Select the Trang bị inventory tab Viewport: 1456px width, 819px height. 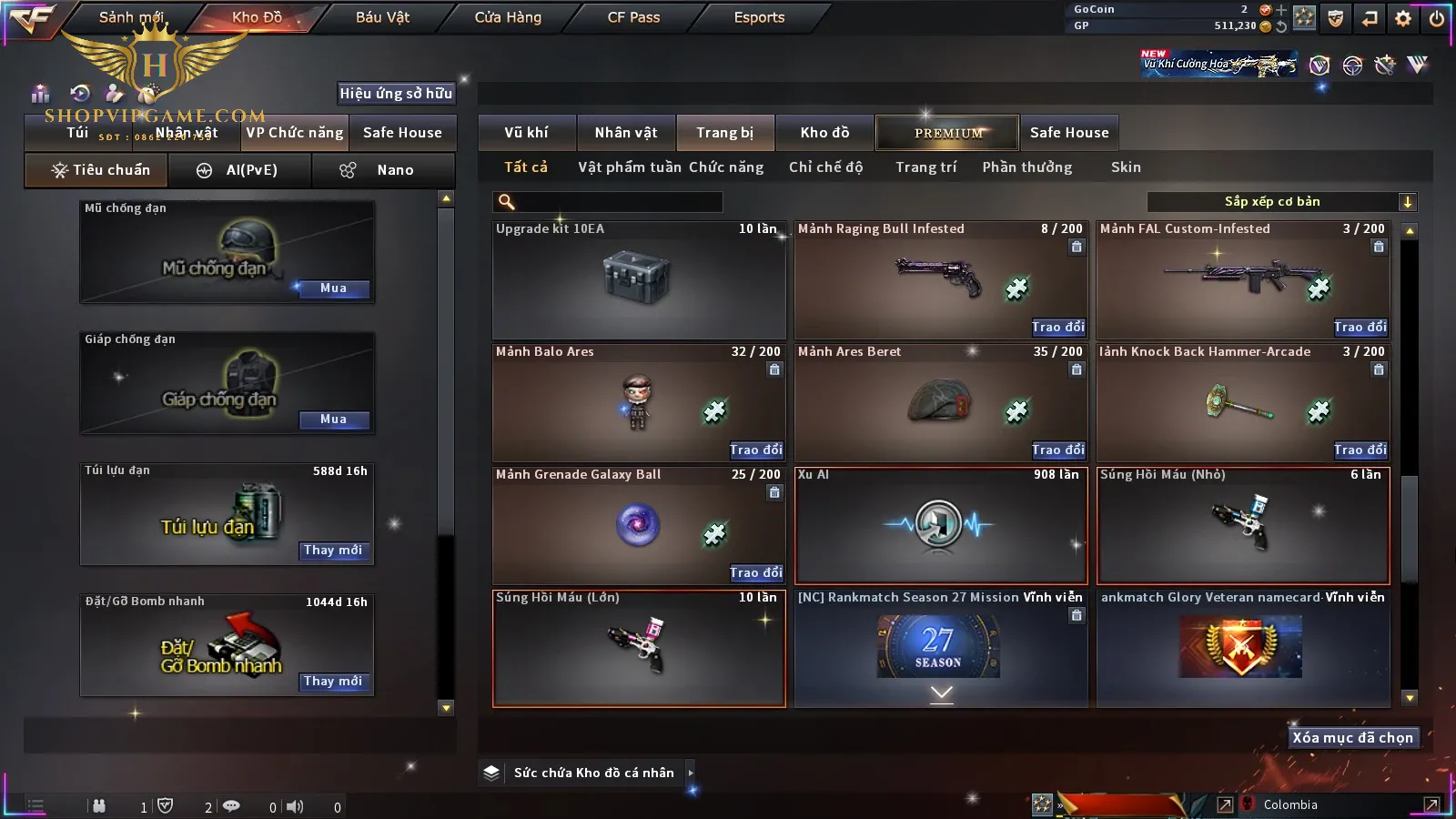click(724, 133)
